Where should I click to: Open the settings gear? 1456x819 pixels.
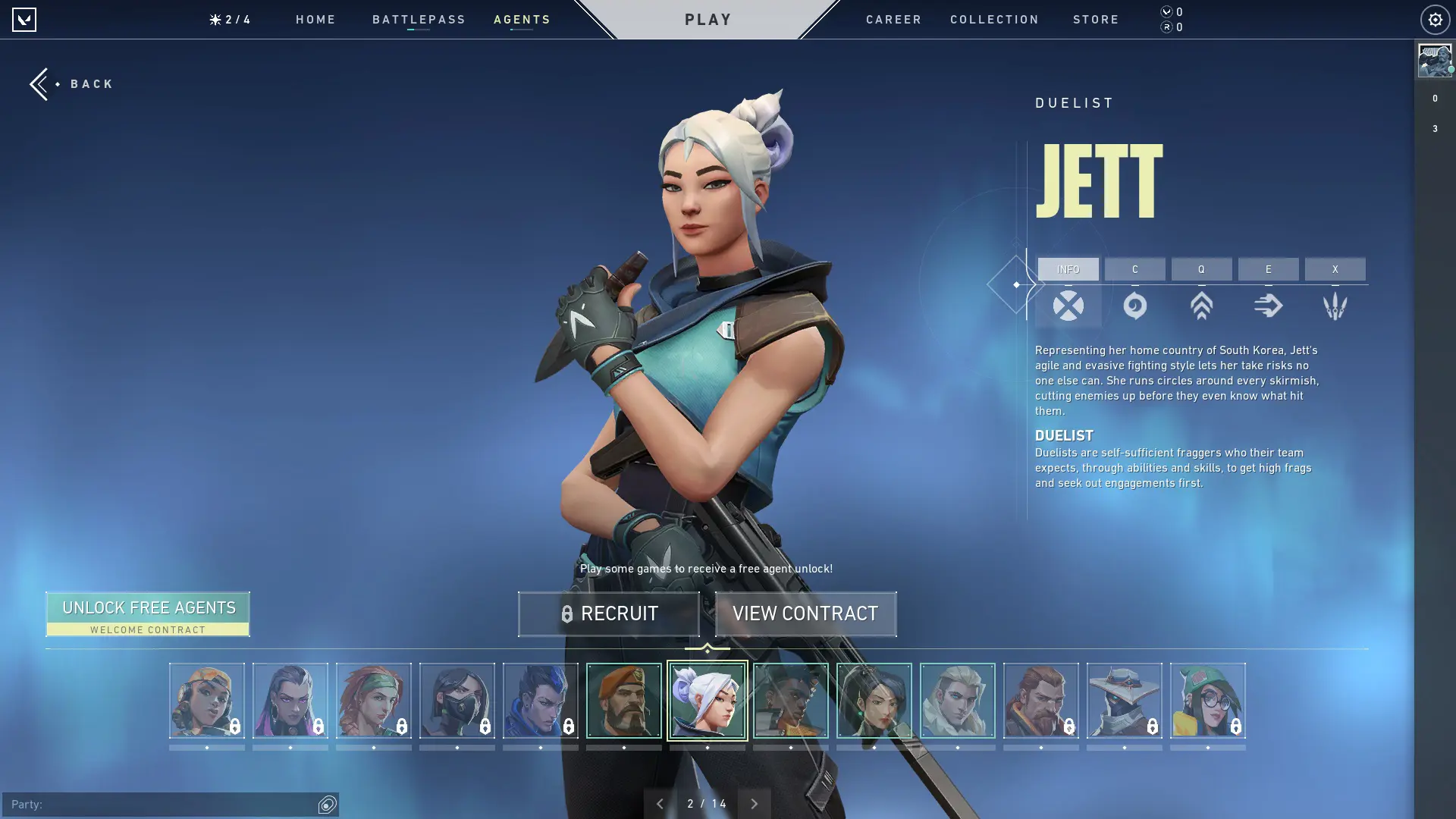click(x=1433, y=19)
